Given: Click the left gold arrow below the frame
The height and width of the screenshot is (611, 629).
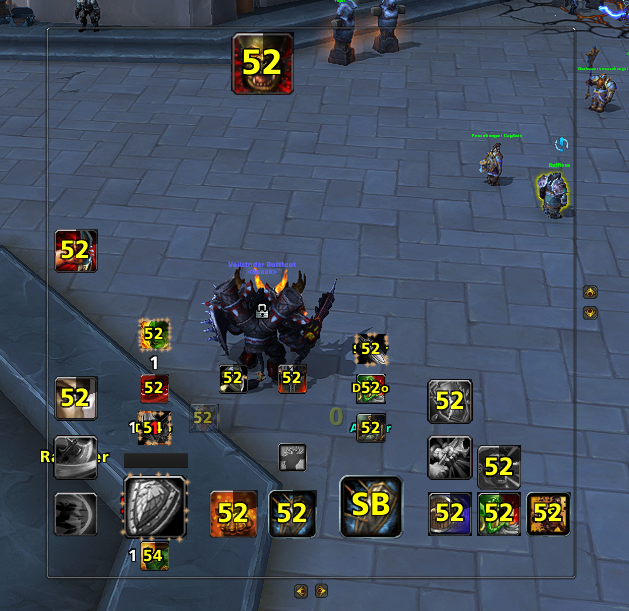Looking at the screenshot, I should click(301, 590).
